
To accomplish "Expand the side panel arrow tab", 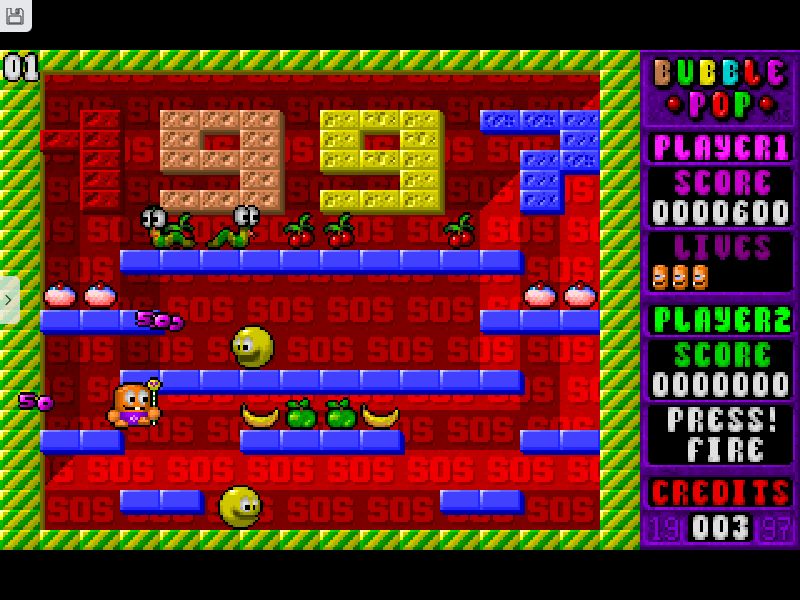I will (x=9, y=299).
